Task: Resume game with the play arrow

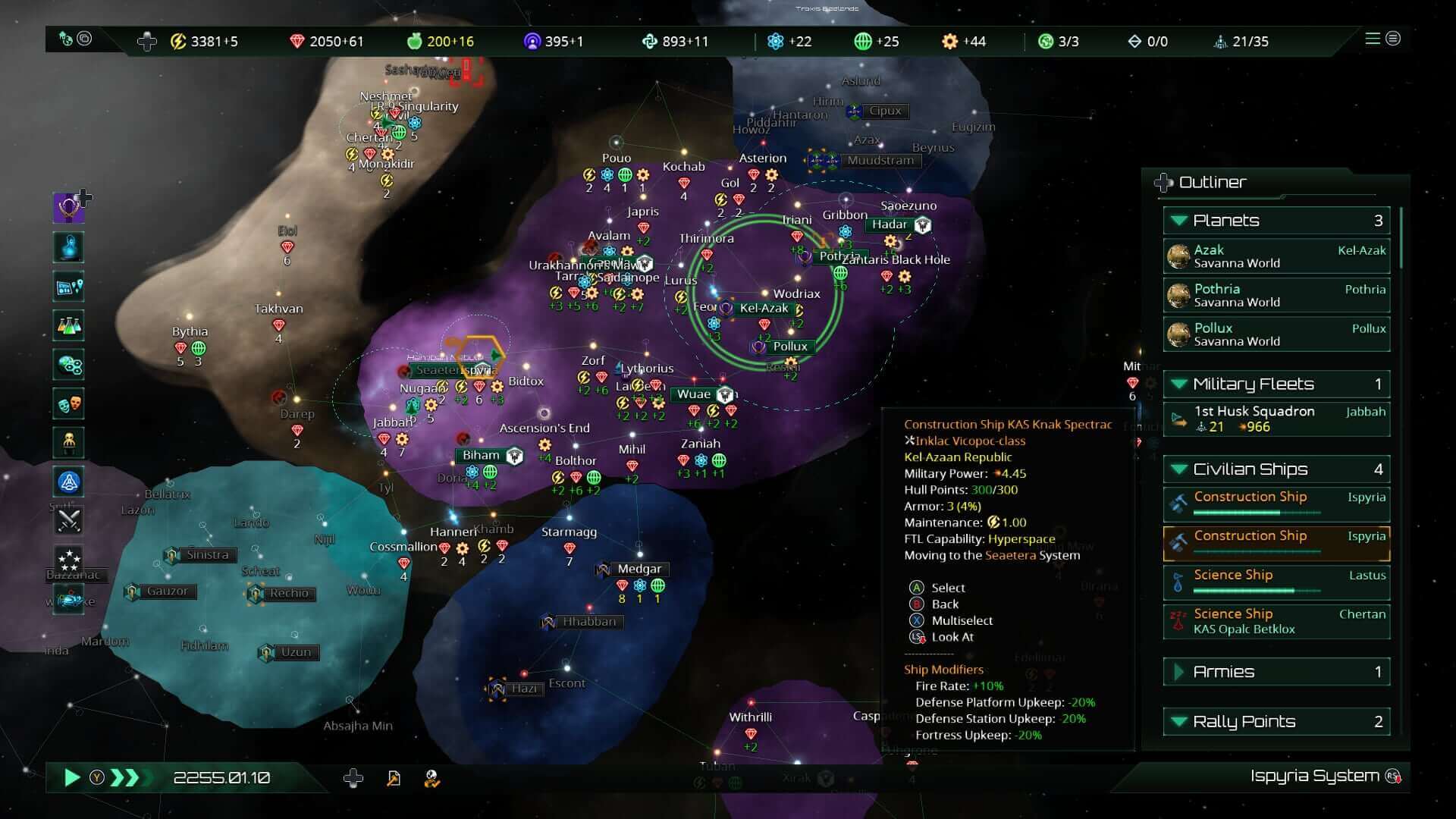Action: coord(72,777)
